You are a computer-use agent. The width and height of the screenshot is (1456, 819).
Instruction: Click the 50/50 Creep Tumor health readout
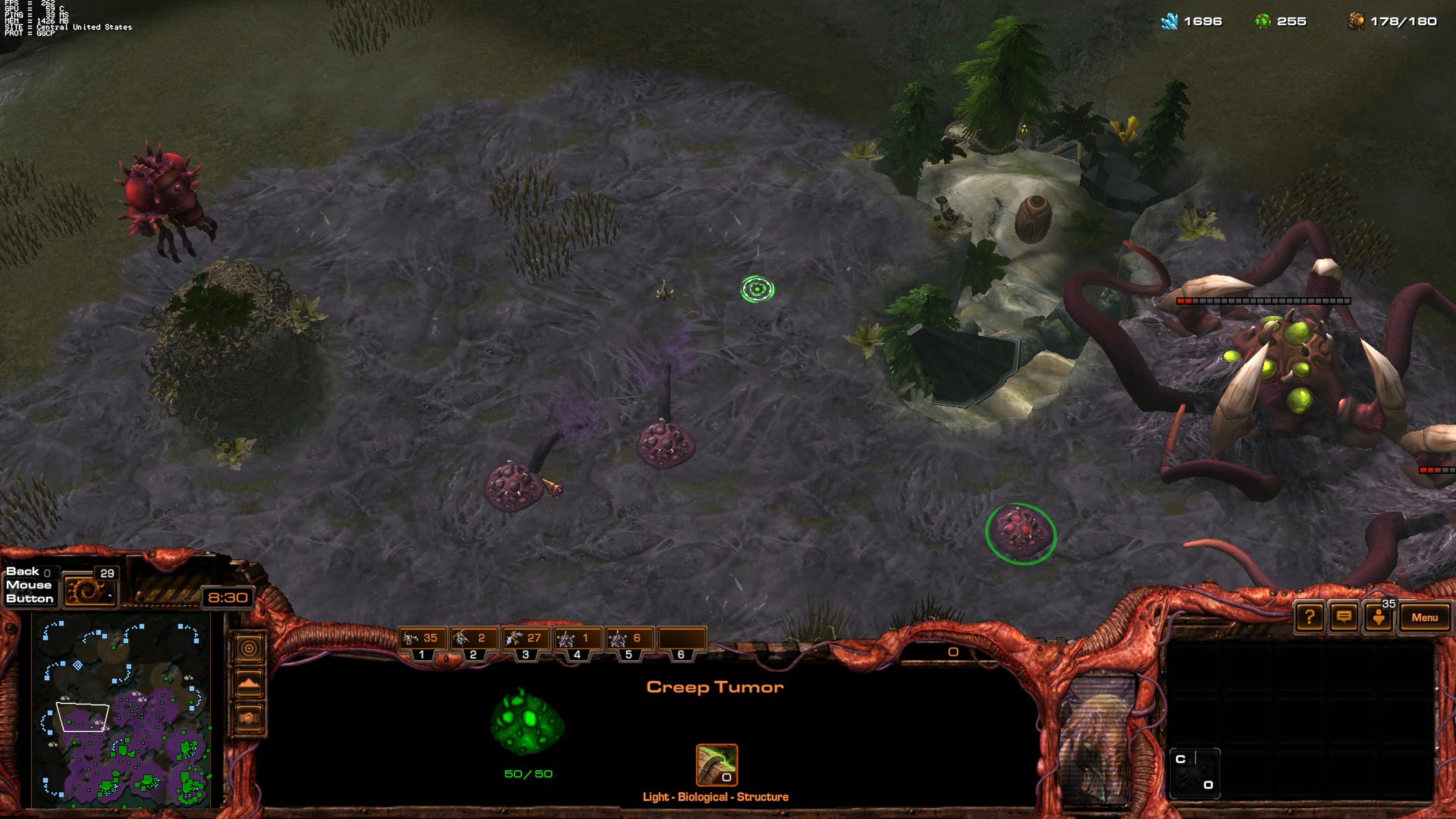coord(527,774)
